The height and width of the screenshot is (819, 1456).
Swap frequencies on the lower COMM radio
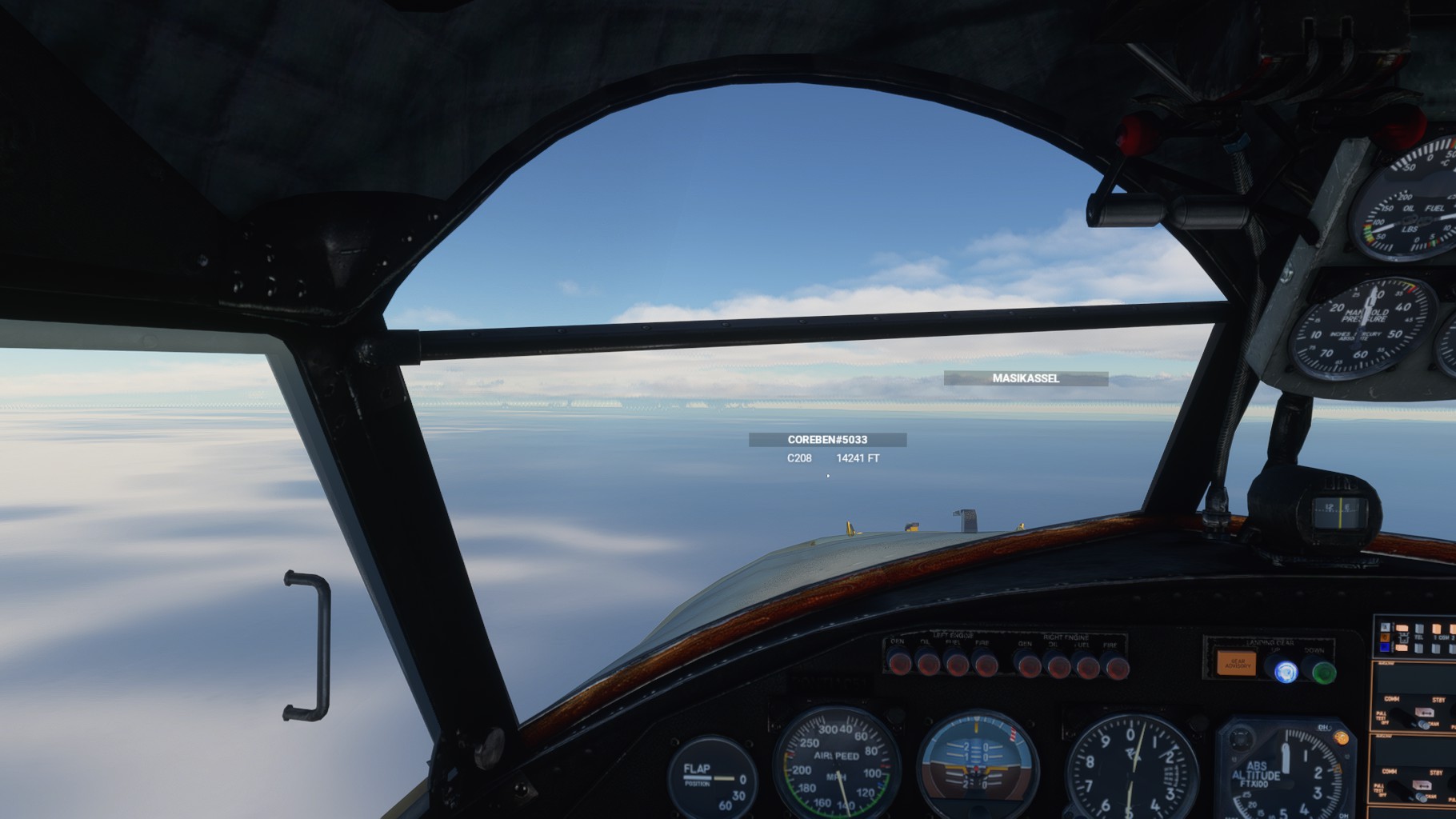coord(1421,785)
